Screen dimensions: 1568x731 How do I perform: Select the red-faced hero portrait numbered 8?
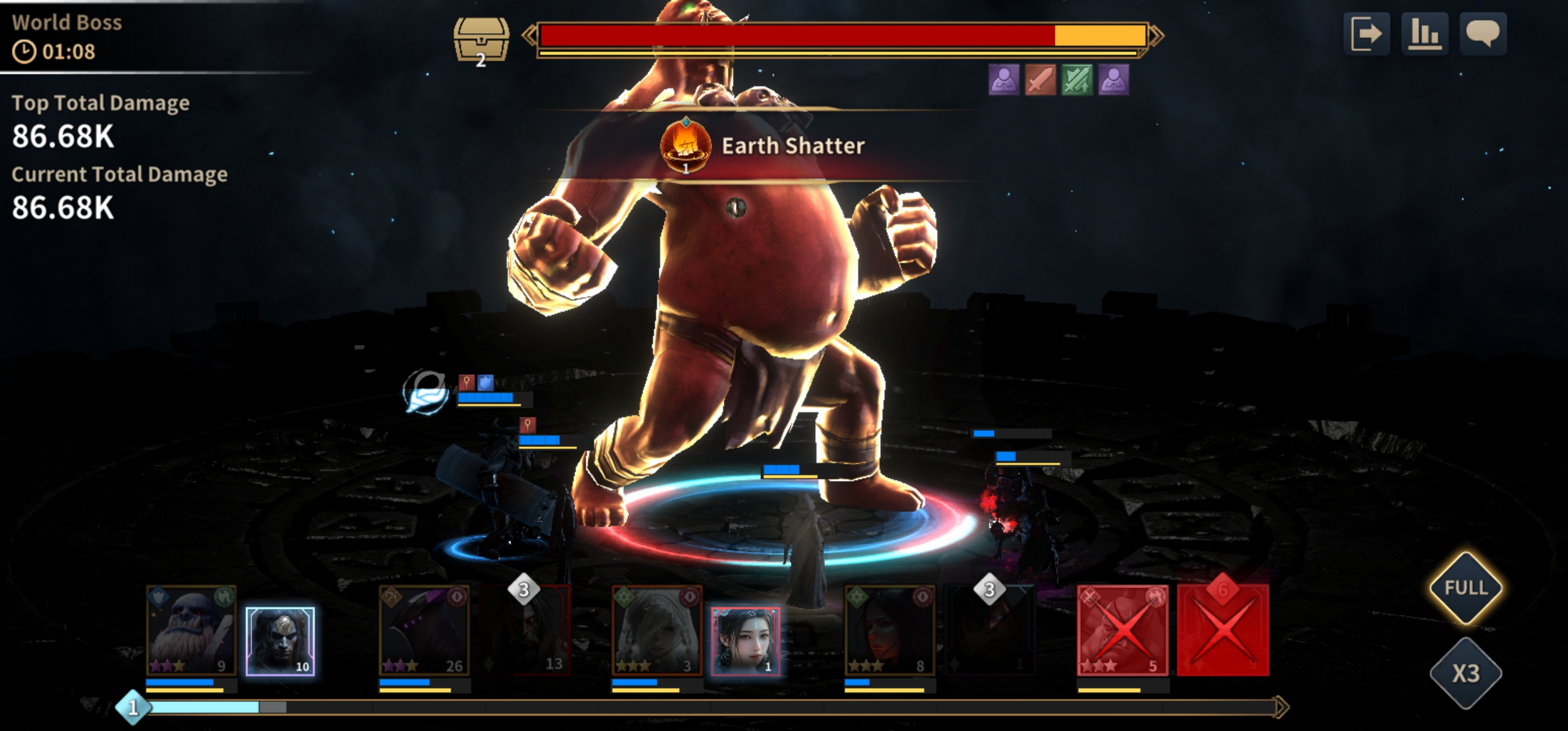click(x=889, y=630)
